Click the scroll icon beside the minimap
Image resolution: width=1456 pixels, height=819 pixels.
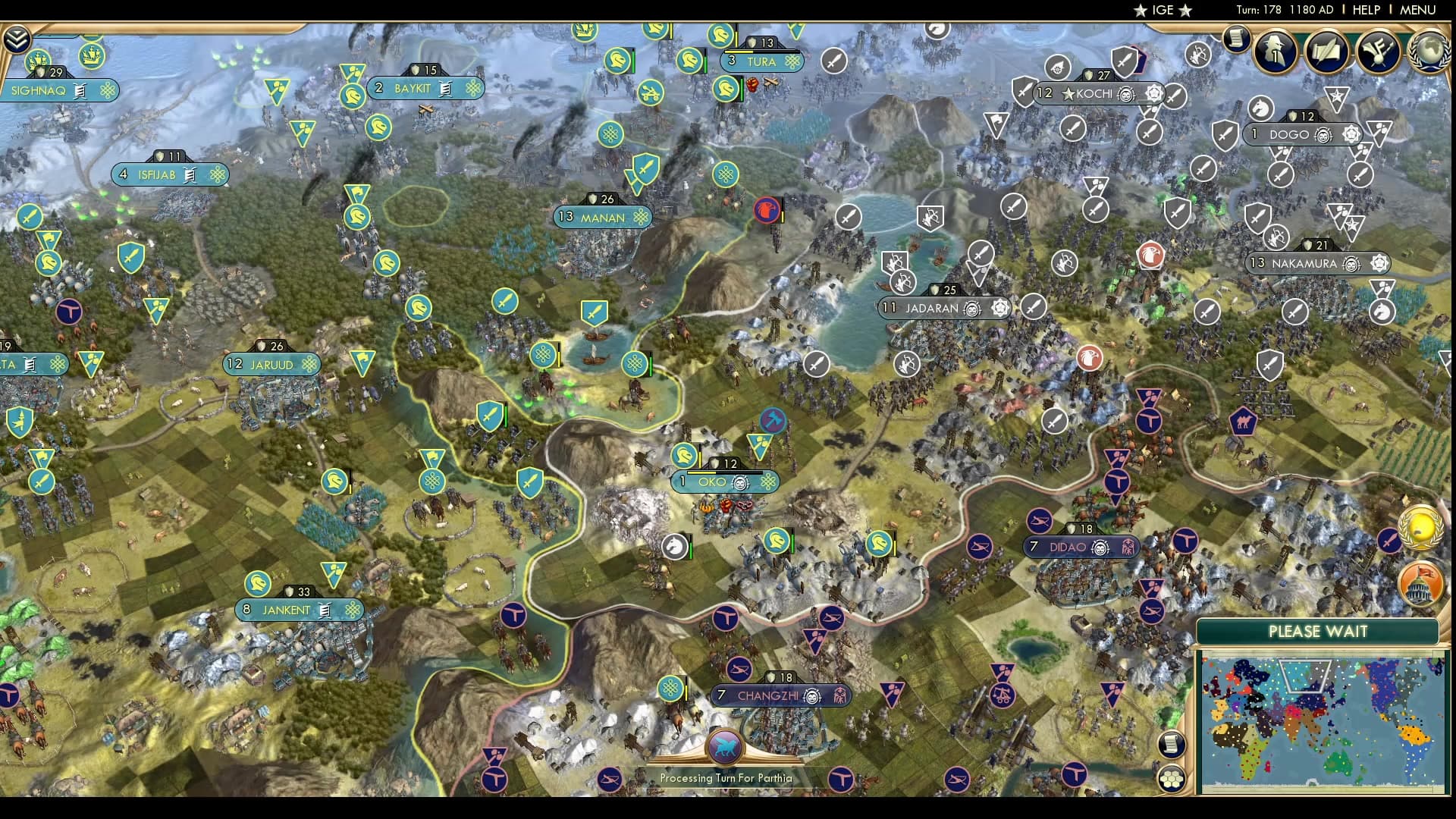click(x=1172, y=745)
